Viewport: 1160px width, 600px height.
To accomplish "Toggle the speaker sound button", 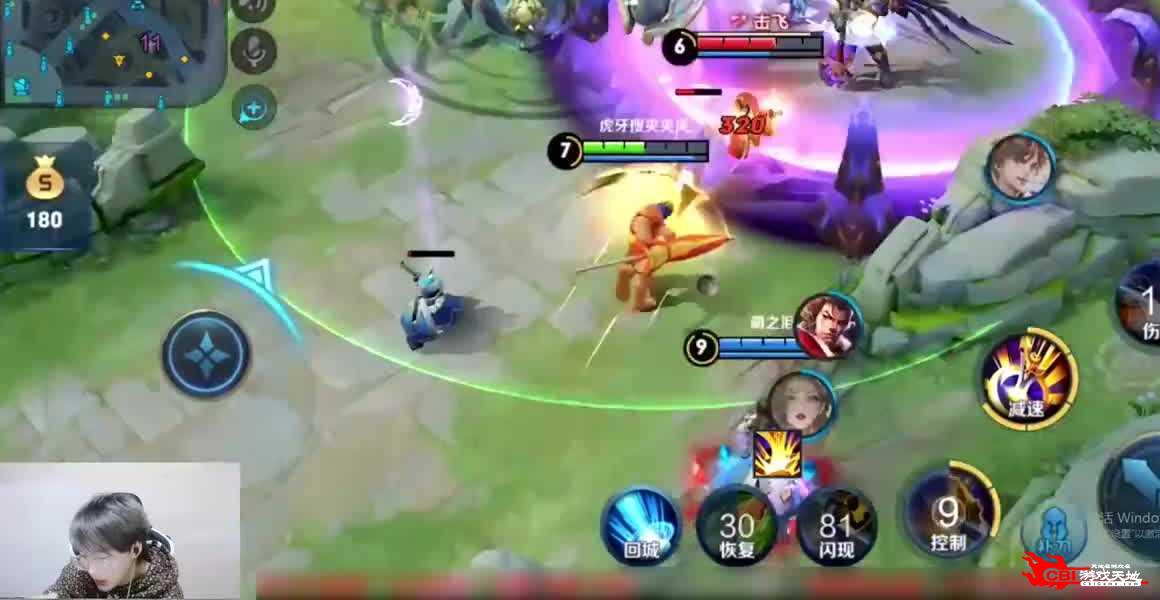I will 254,8.
